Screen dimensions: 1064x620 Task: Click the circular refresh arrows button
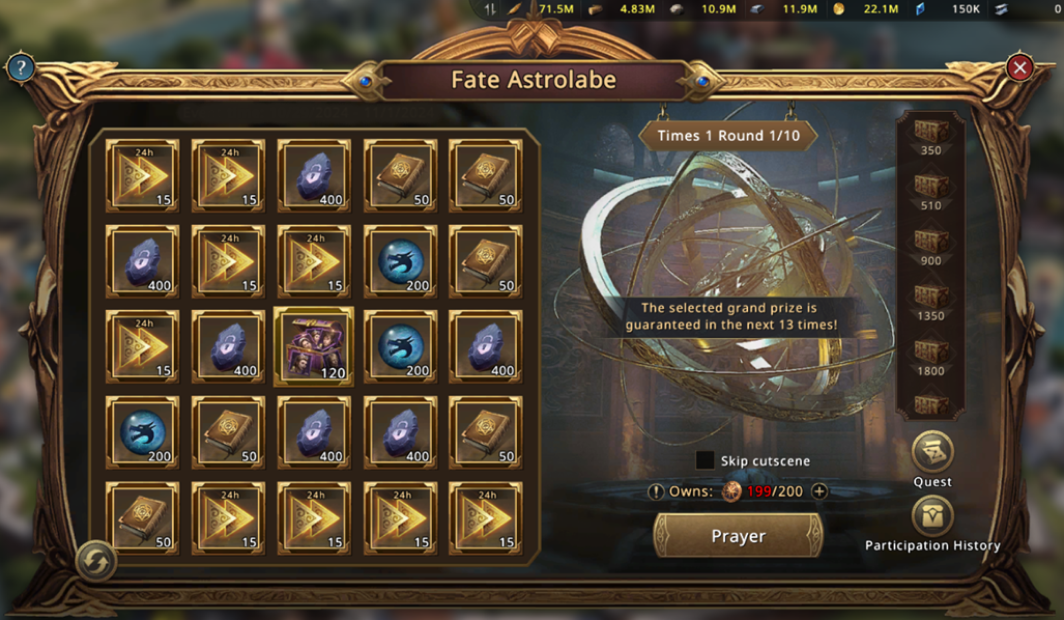[96, 563]
